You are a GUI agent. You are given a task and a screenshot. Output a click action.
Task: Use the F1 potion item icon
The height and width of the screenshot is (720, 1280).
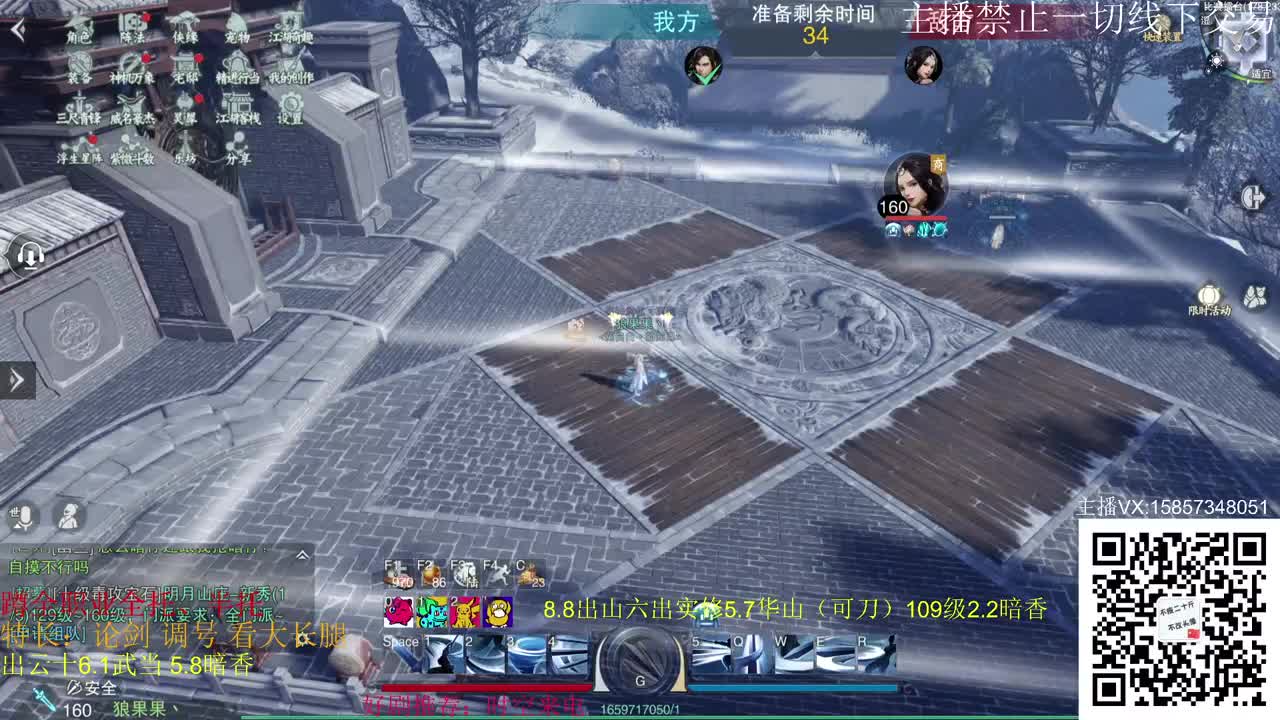point(397,572)
